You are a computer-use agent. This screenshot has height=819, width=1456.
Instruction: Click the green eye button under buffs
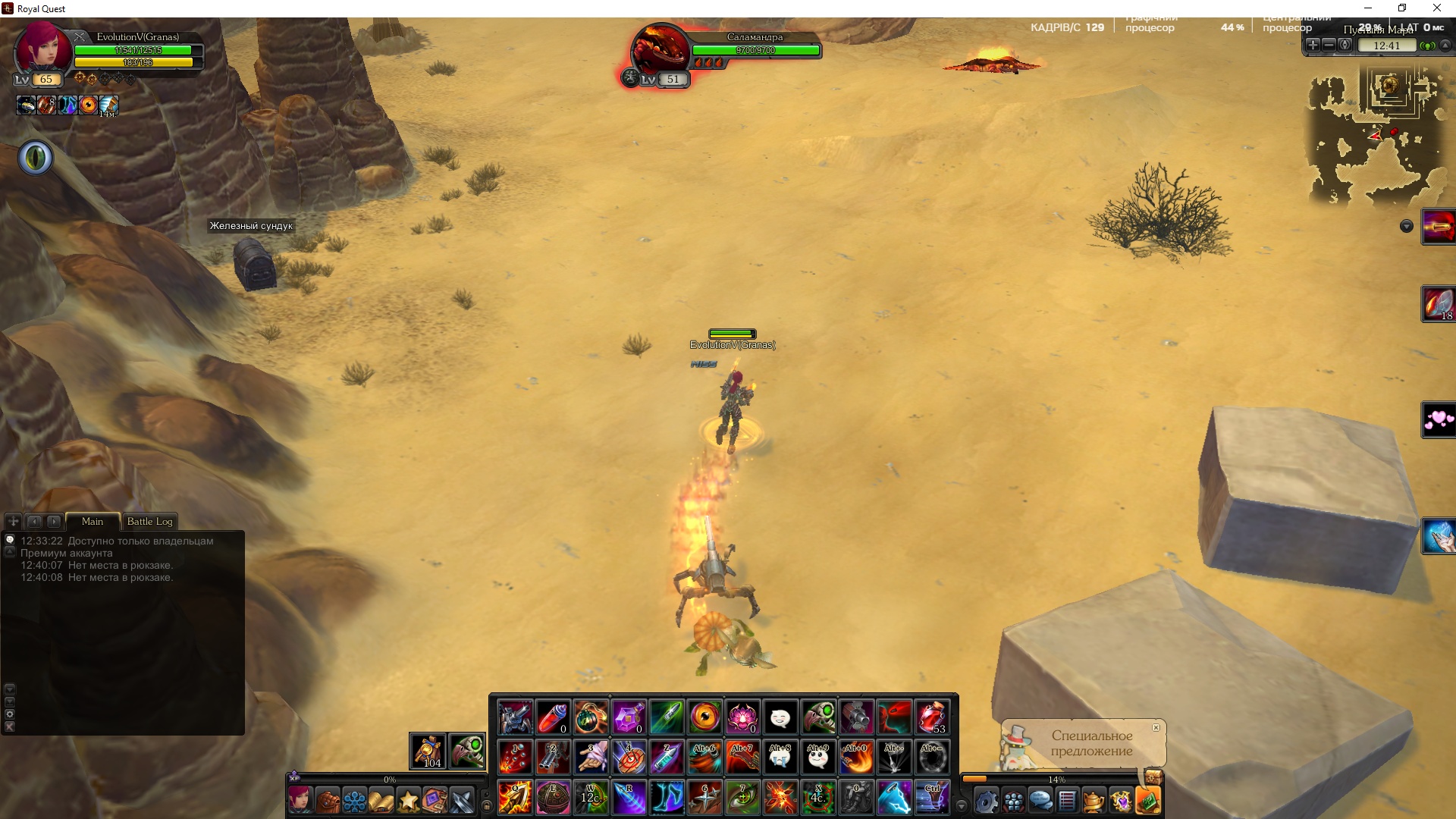tap(36, 158)
